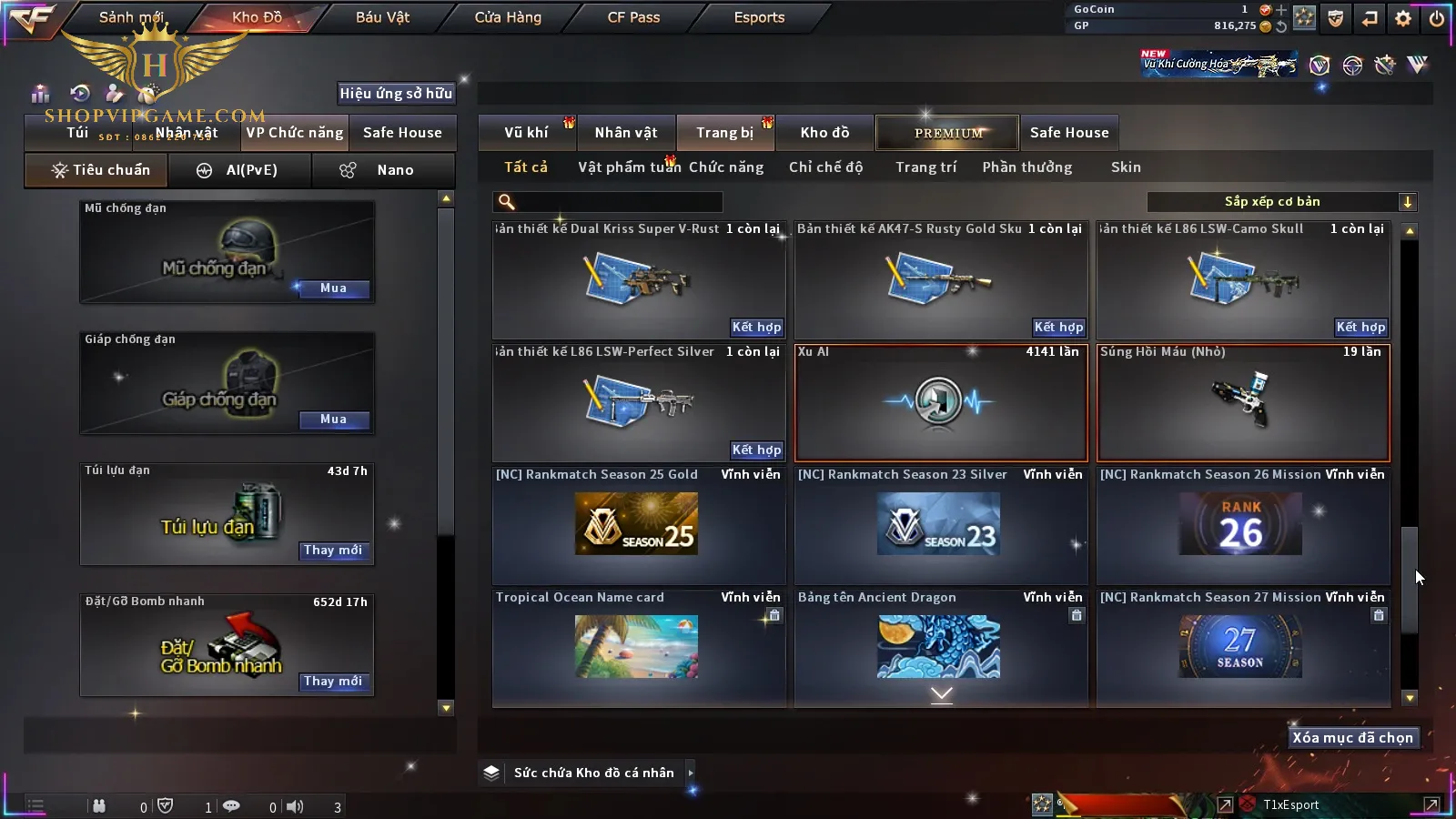Screen dimensions: 1456x819
Task: Choose the Skin sub-category
Action: coord(1126,167)
